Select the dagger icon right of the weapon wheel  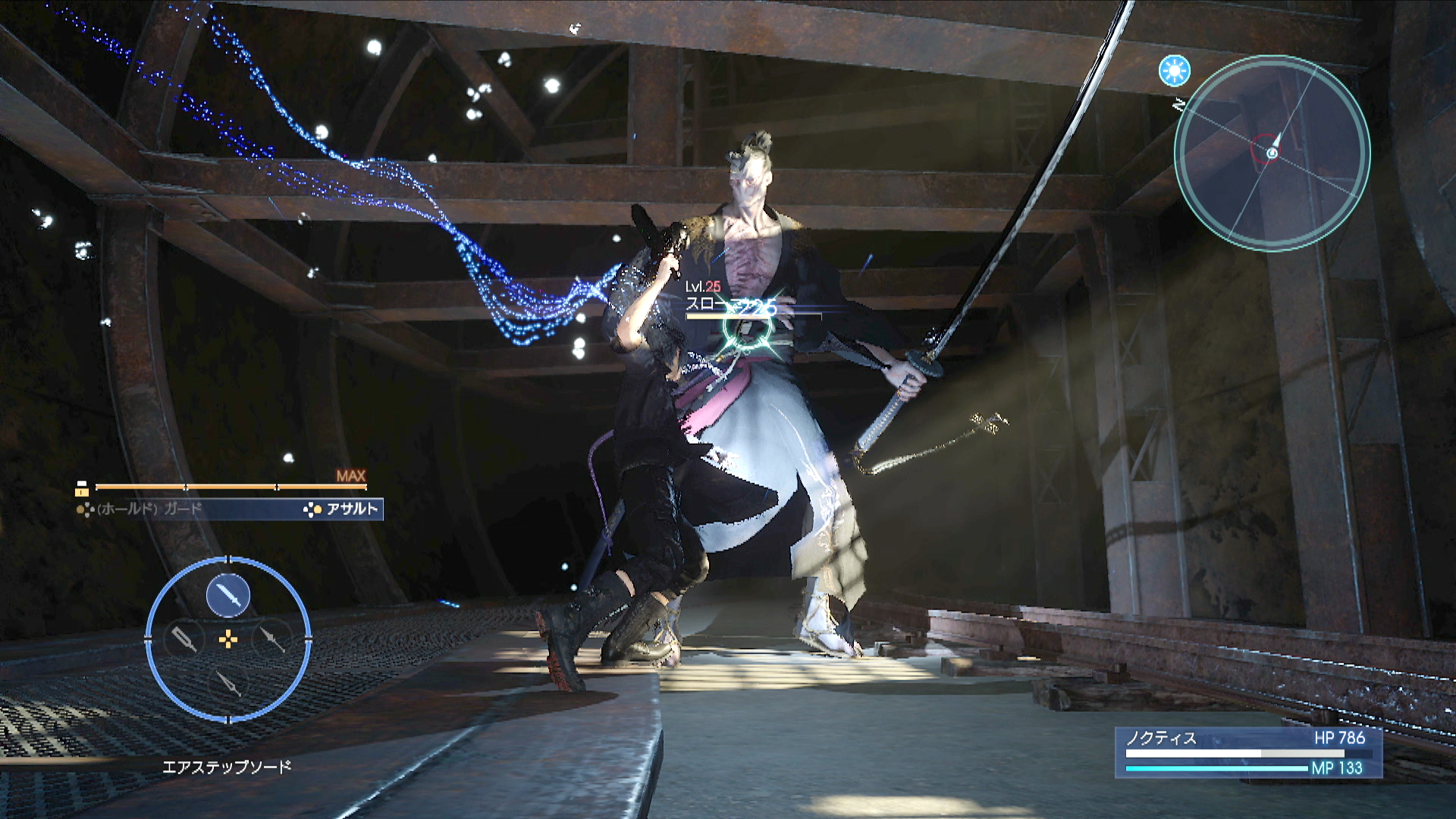[273, 639]
